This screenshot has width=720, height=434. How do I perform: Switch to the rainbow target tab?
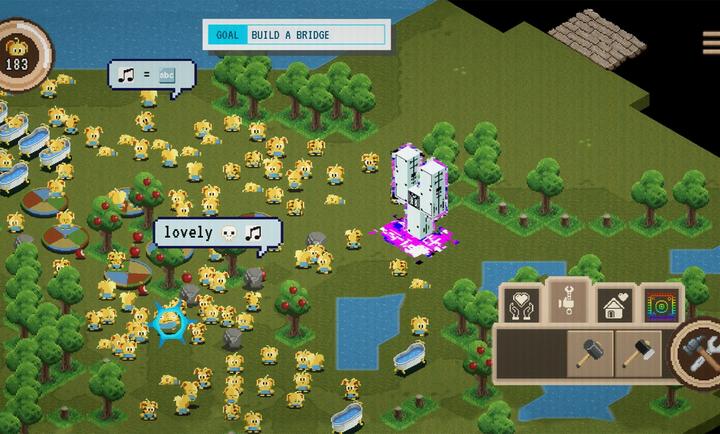[658, 303]
